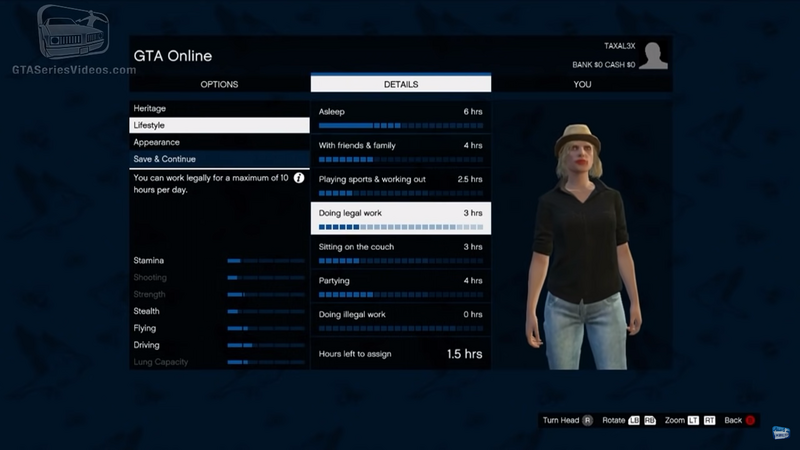
Task: Click the legal work info icon
Action: coord(298,177)
